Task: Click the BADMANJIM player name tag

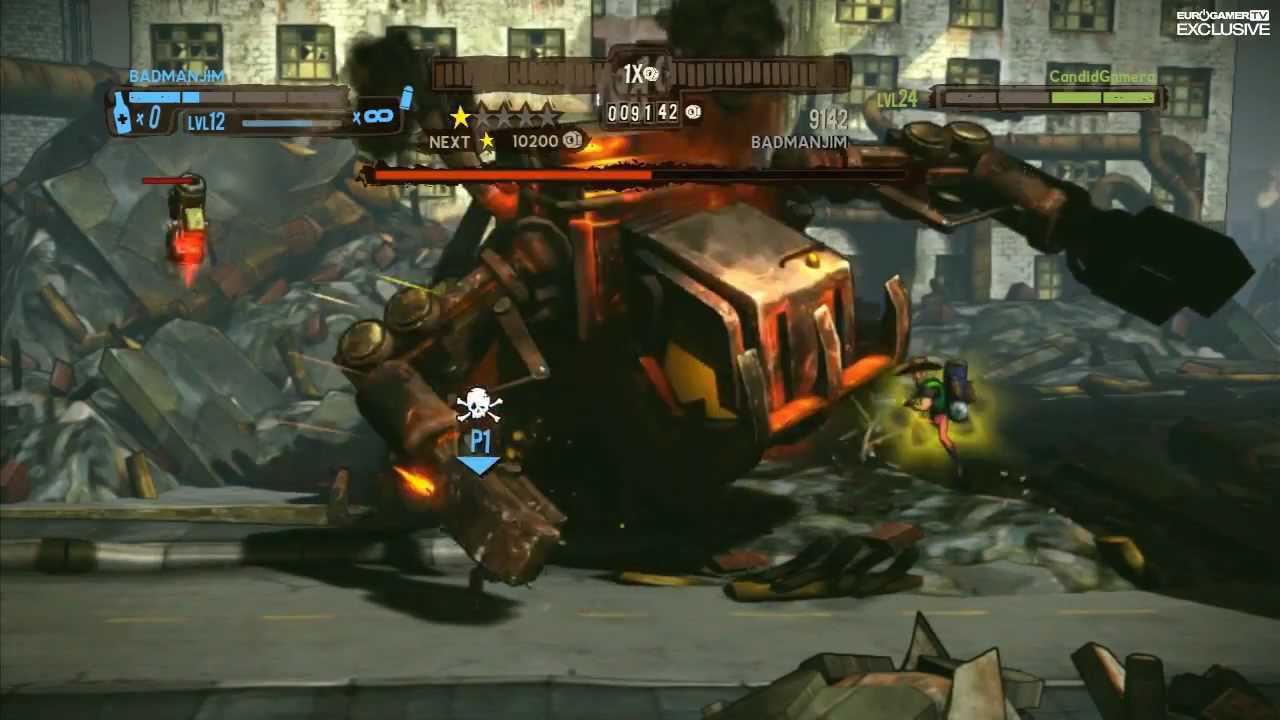Action: click(x=176, y=76)
